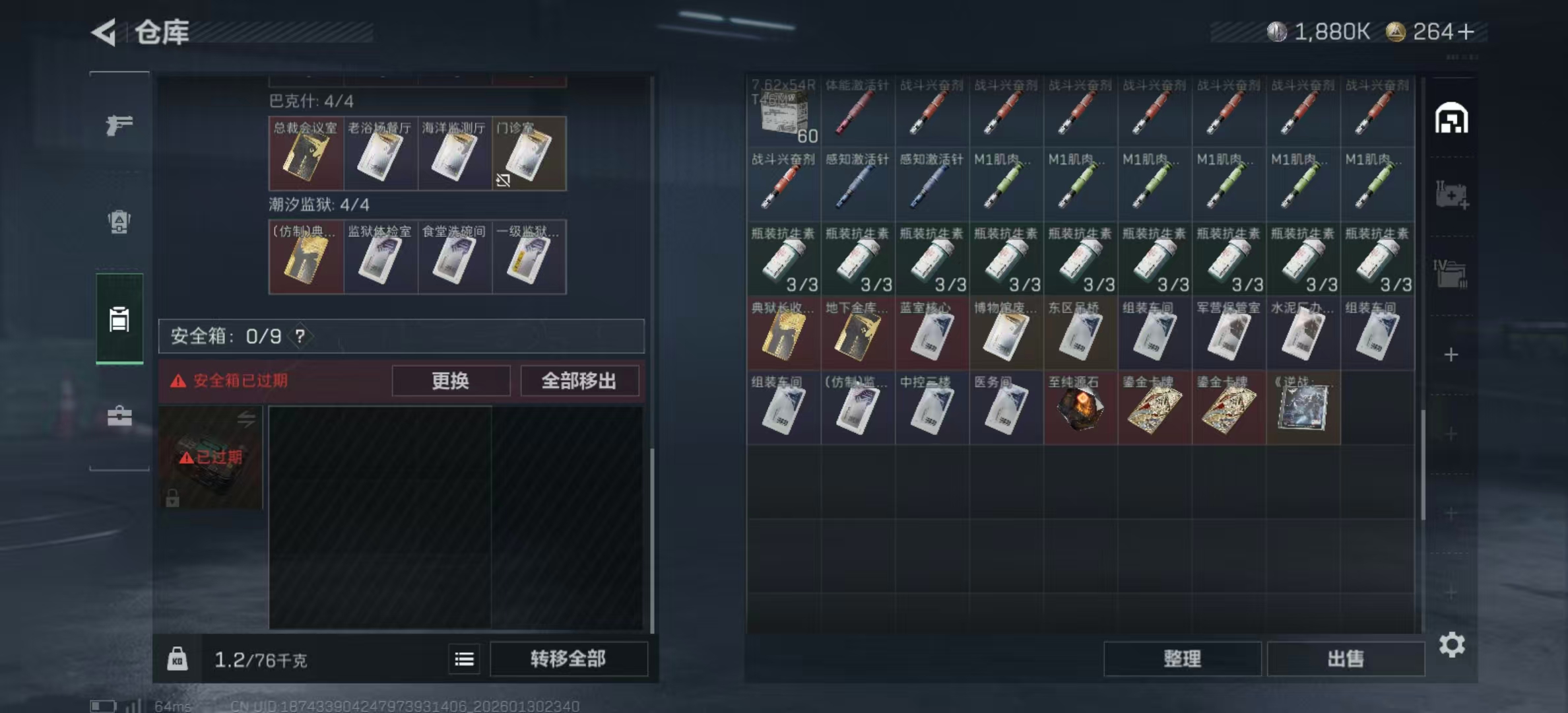Viewport: 1568px width, 713px height.
Task: Switch to the pistol weapons tab
Action: click(120, 125)
